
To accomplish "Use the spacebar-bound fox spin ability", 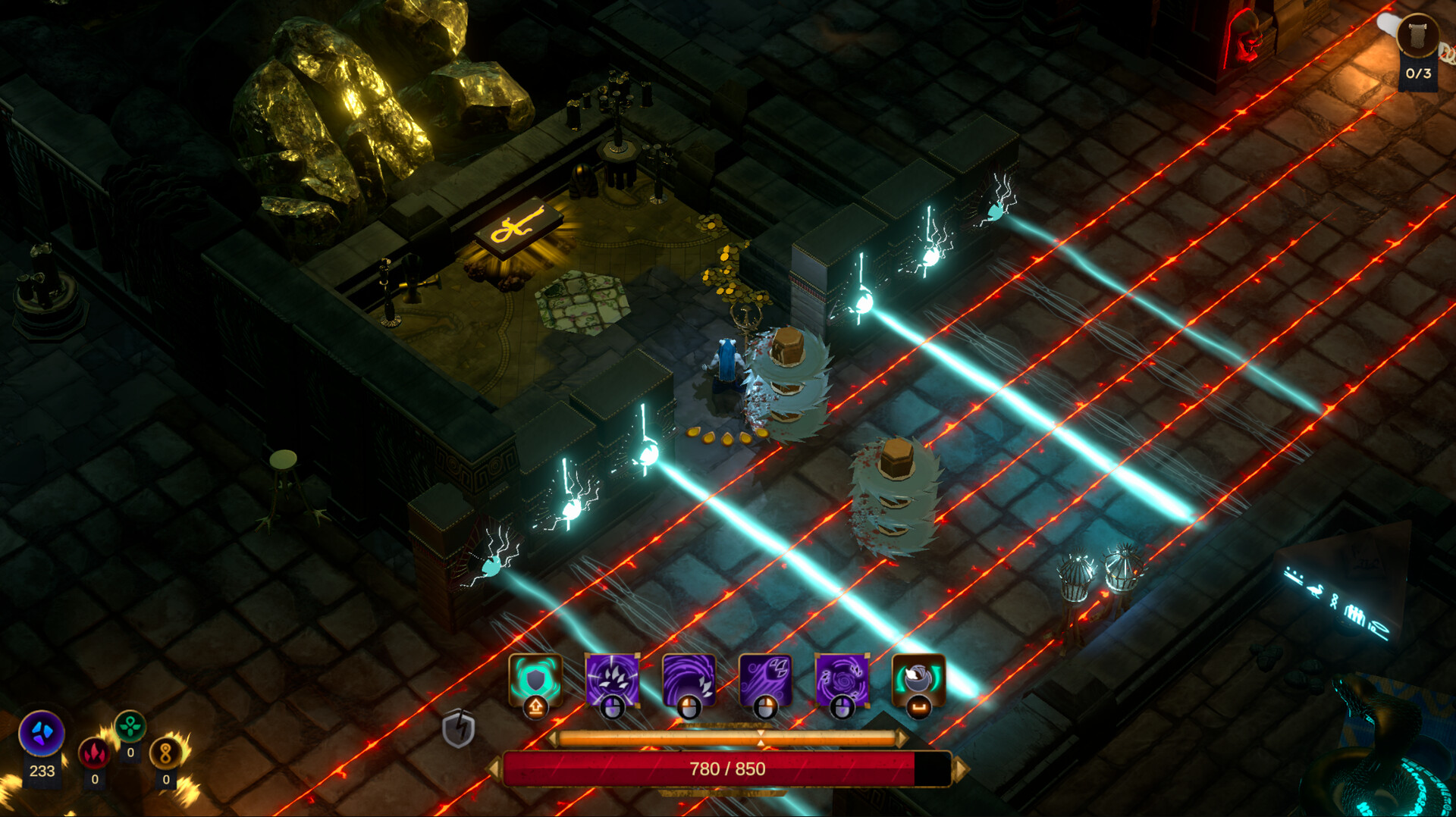I will click(x=920, y=680).
